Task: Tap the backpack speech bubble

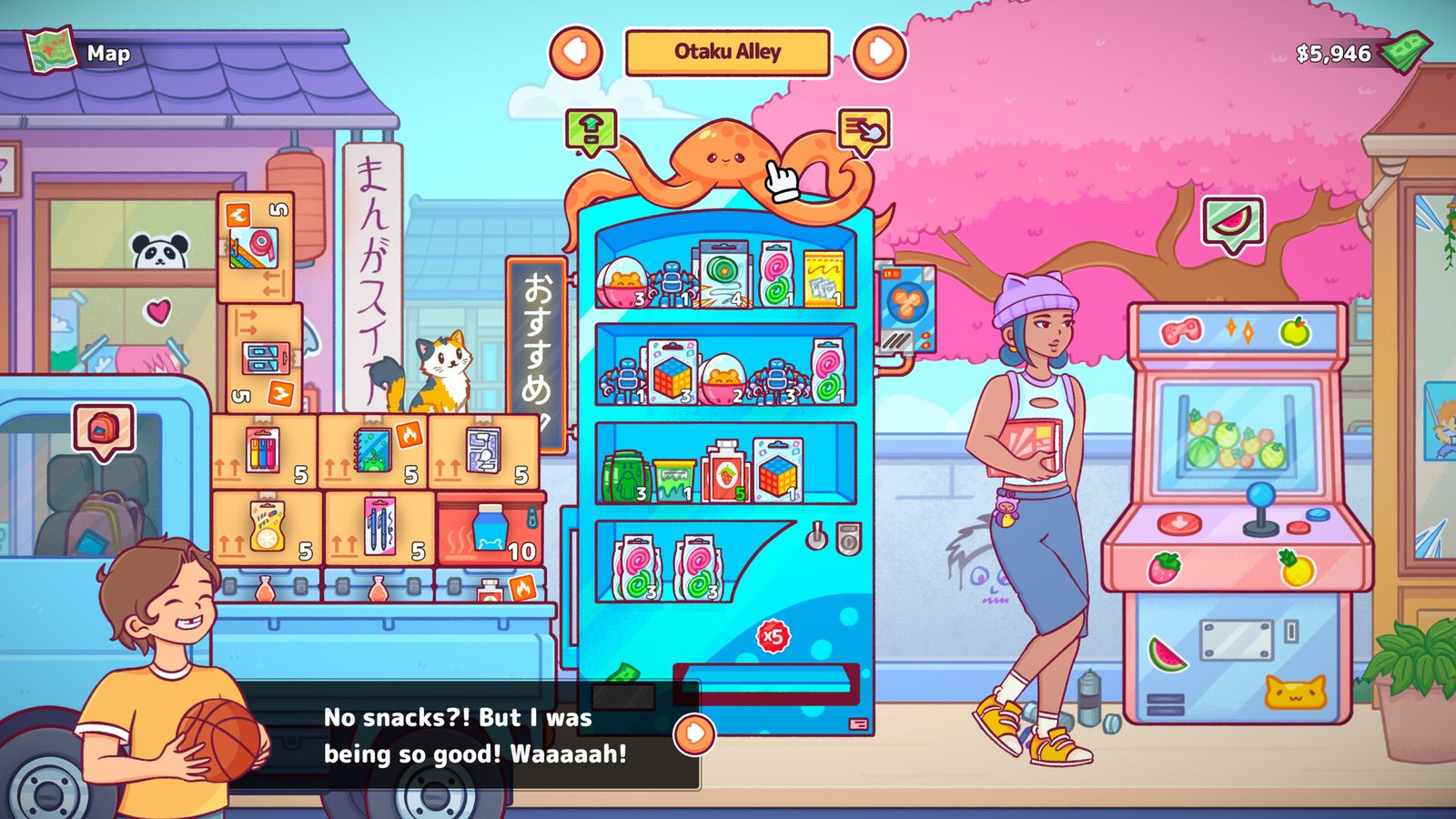Action: (104, 429)
